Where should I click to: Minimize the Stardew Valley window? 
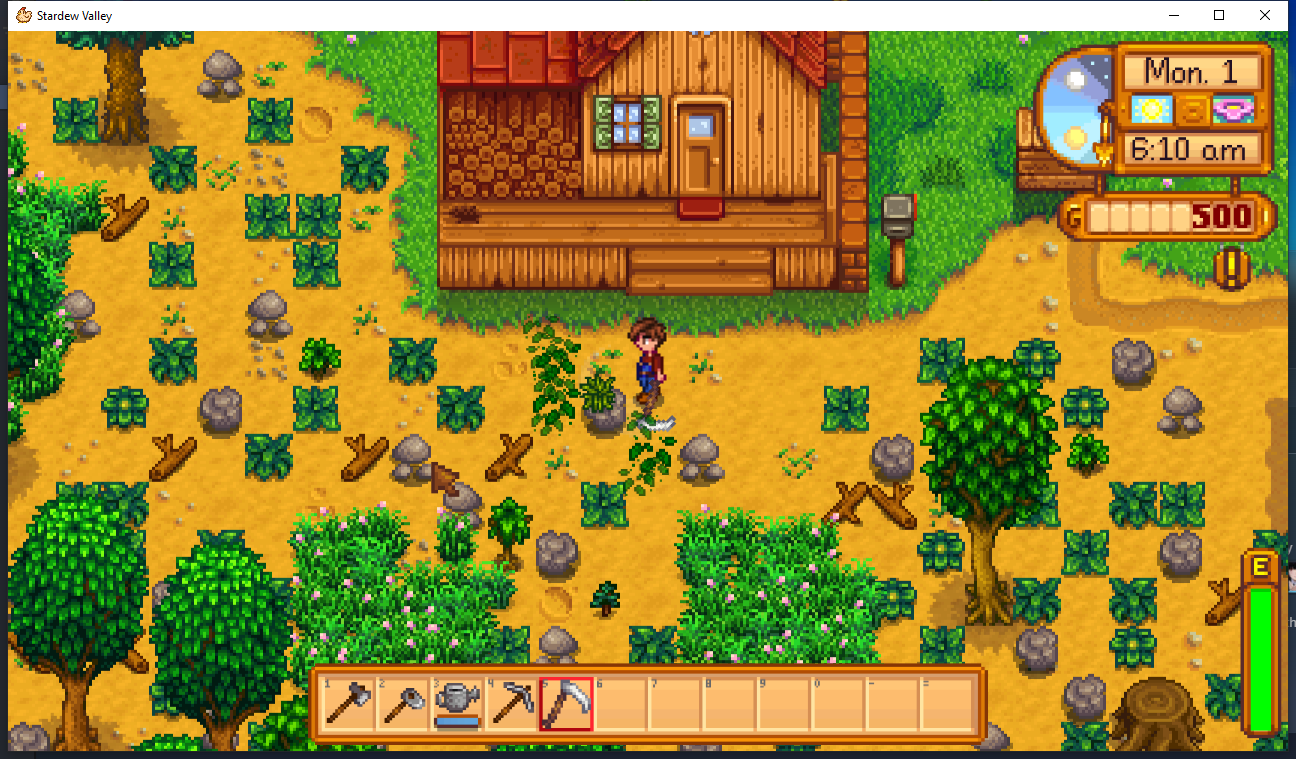pos(1173,15)
